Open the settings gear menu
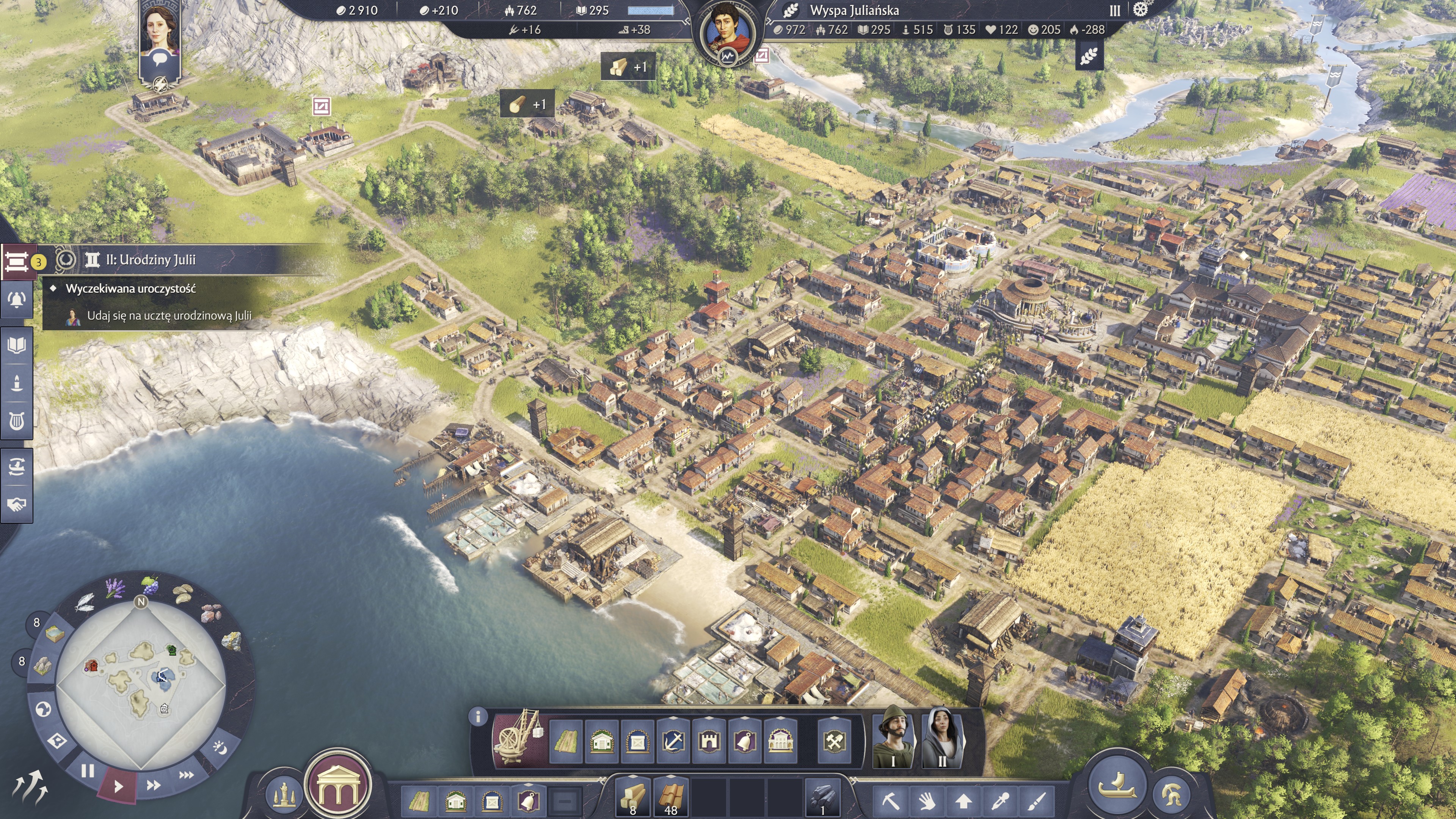This screenshot has width=1456, height=819. (x=1141, y=9)
